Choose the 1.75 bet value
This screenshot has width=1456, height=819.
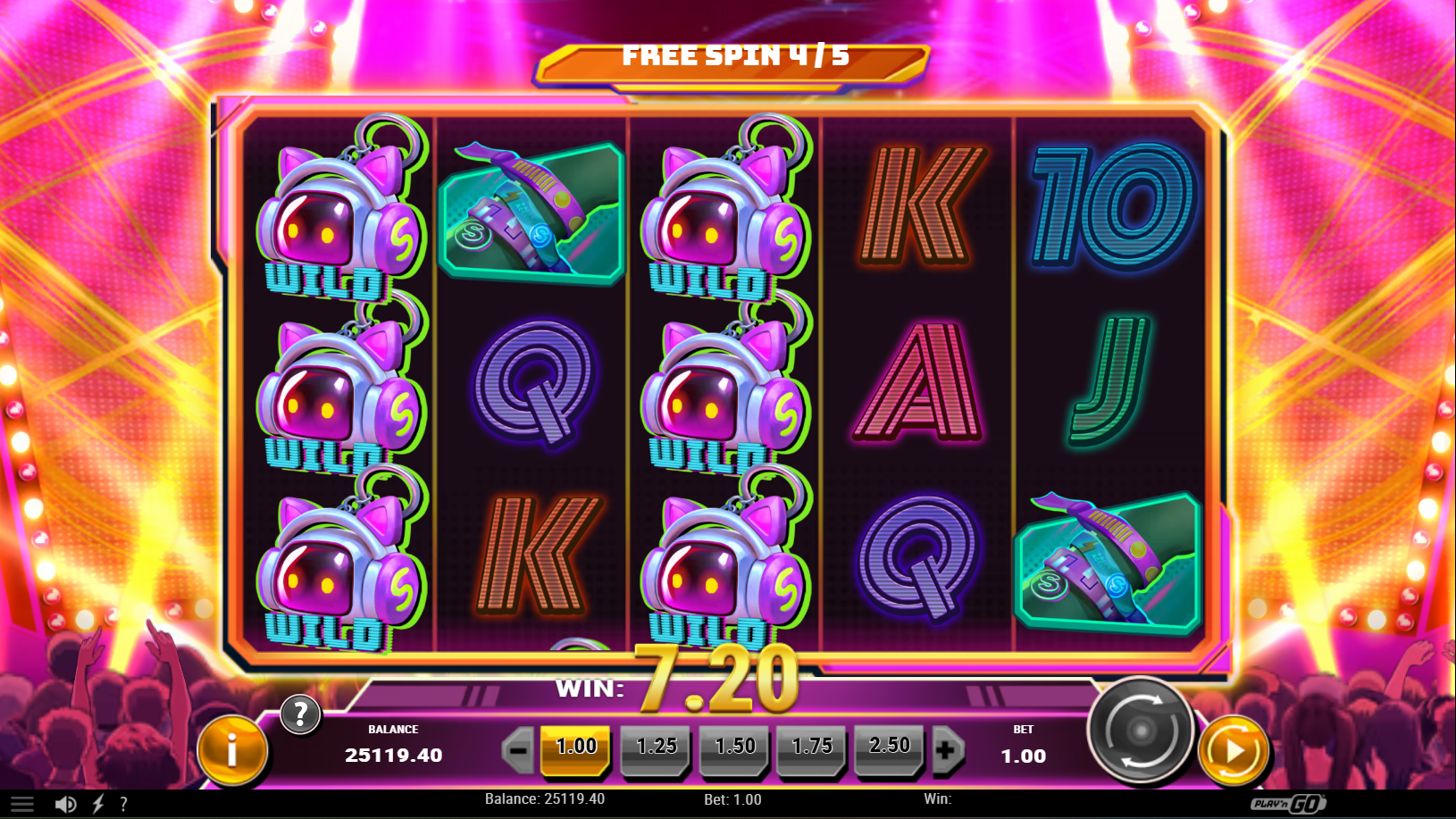pyautogui.click(x=812, y=749)
